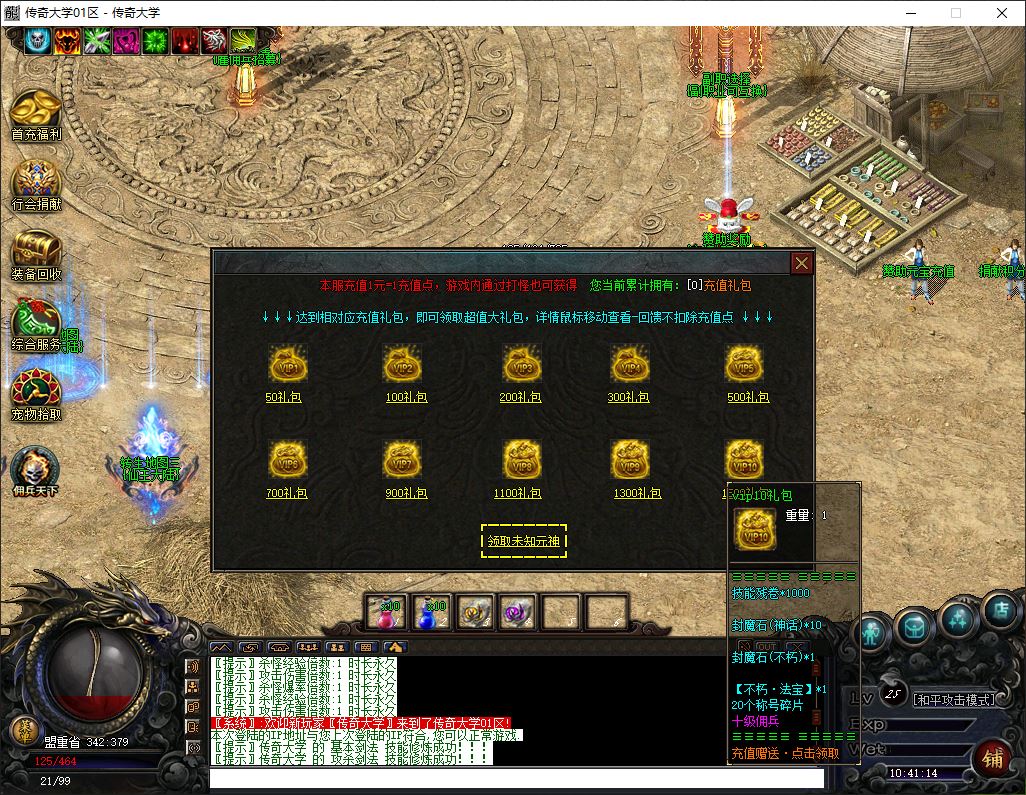Open the 综合服务 general services menu
Viewport: 1026px width, 795px height.
coord(36,322)
